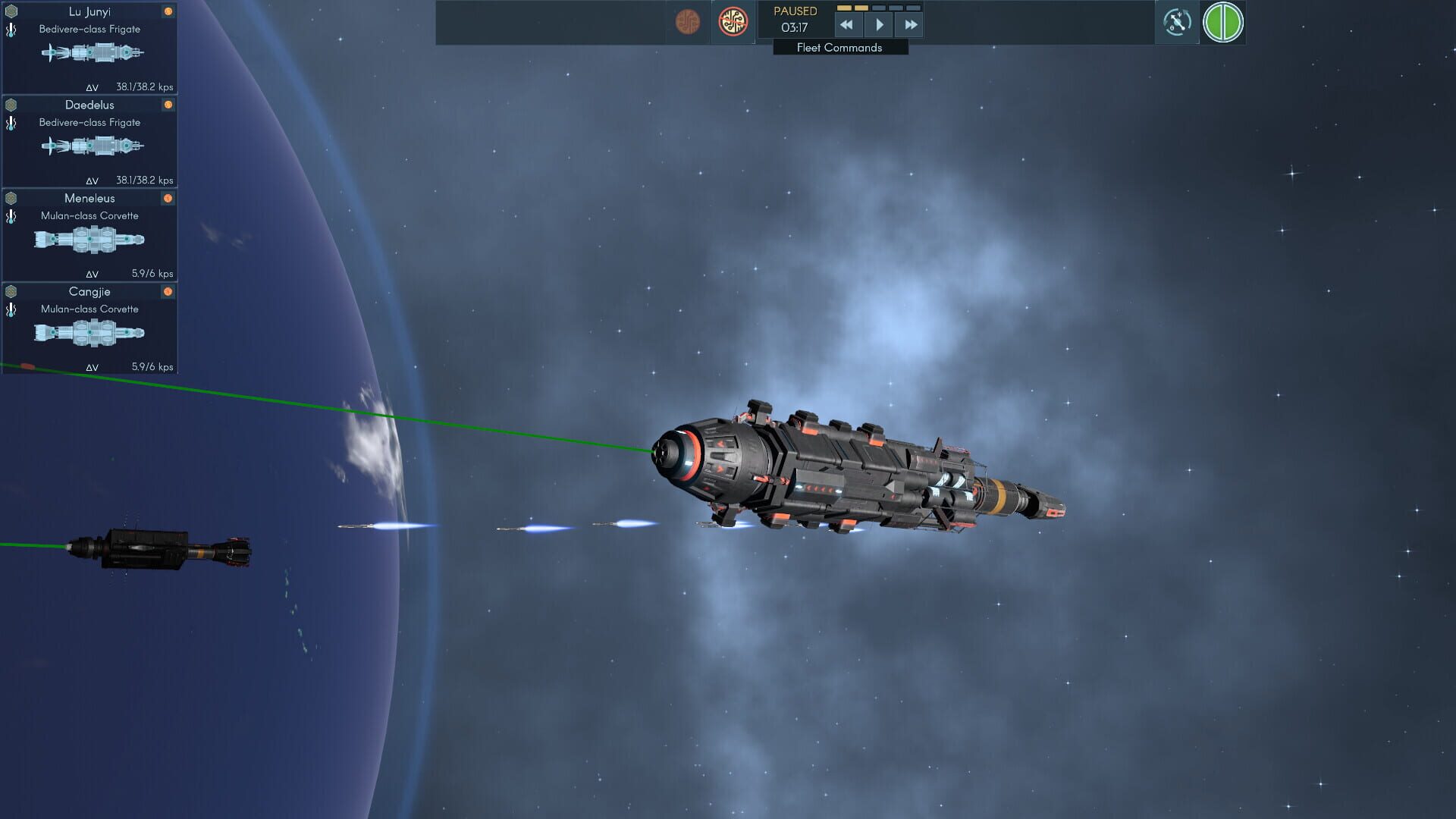
Task: Select the hull status hexagon icon for Lu Junyi
Action: click(x=11, y=11)
